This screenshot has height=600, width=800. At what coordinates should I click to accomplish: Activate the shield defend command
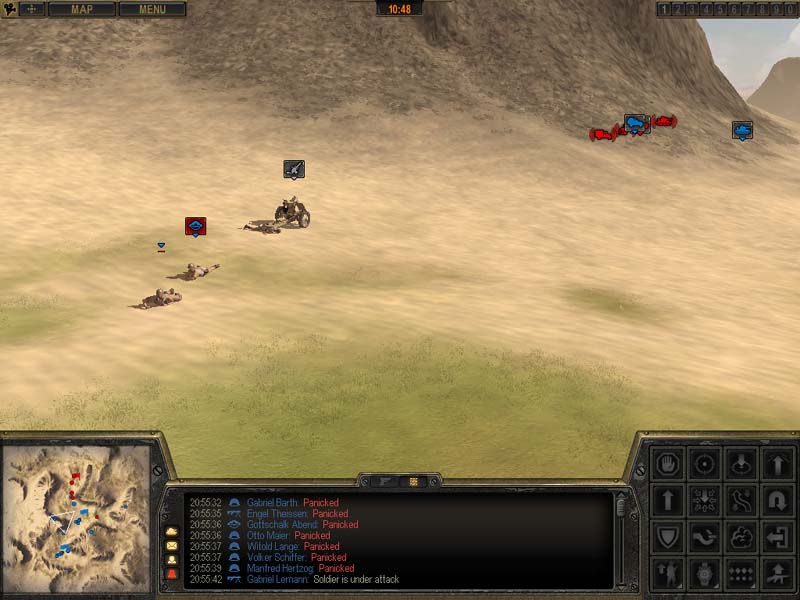point(667,537)
